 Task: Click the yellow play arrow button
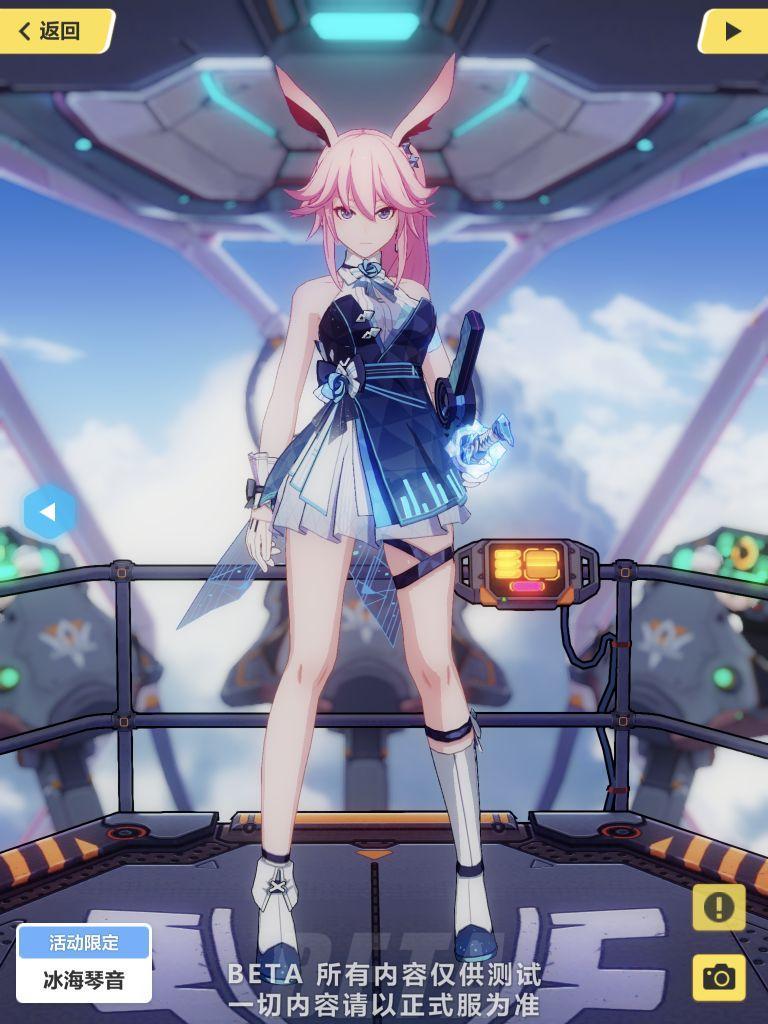coord(732,31)
